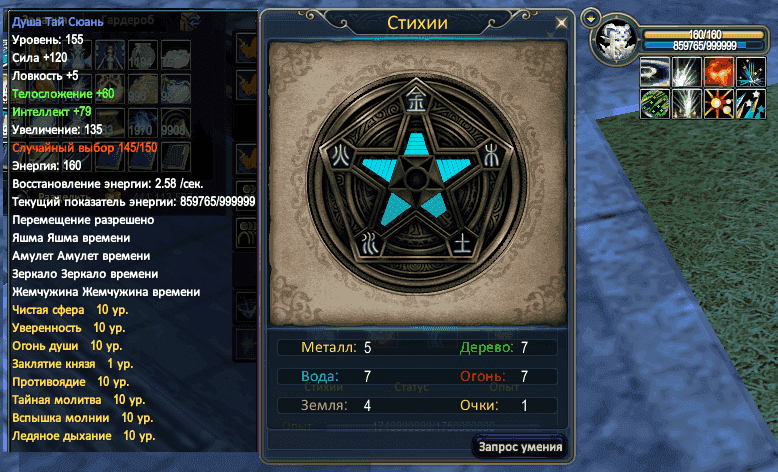The height and width of the screenshot is (472, 778).
Task: Close the Стихии window
Action: coord(561,21)
